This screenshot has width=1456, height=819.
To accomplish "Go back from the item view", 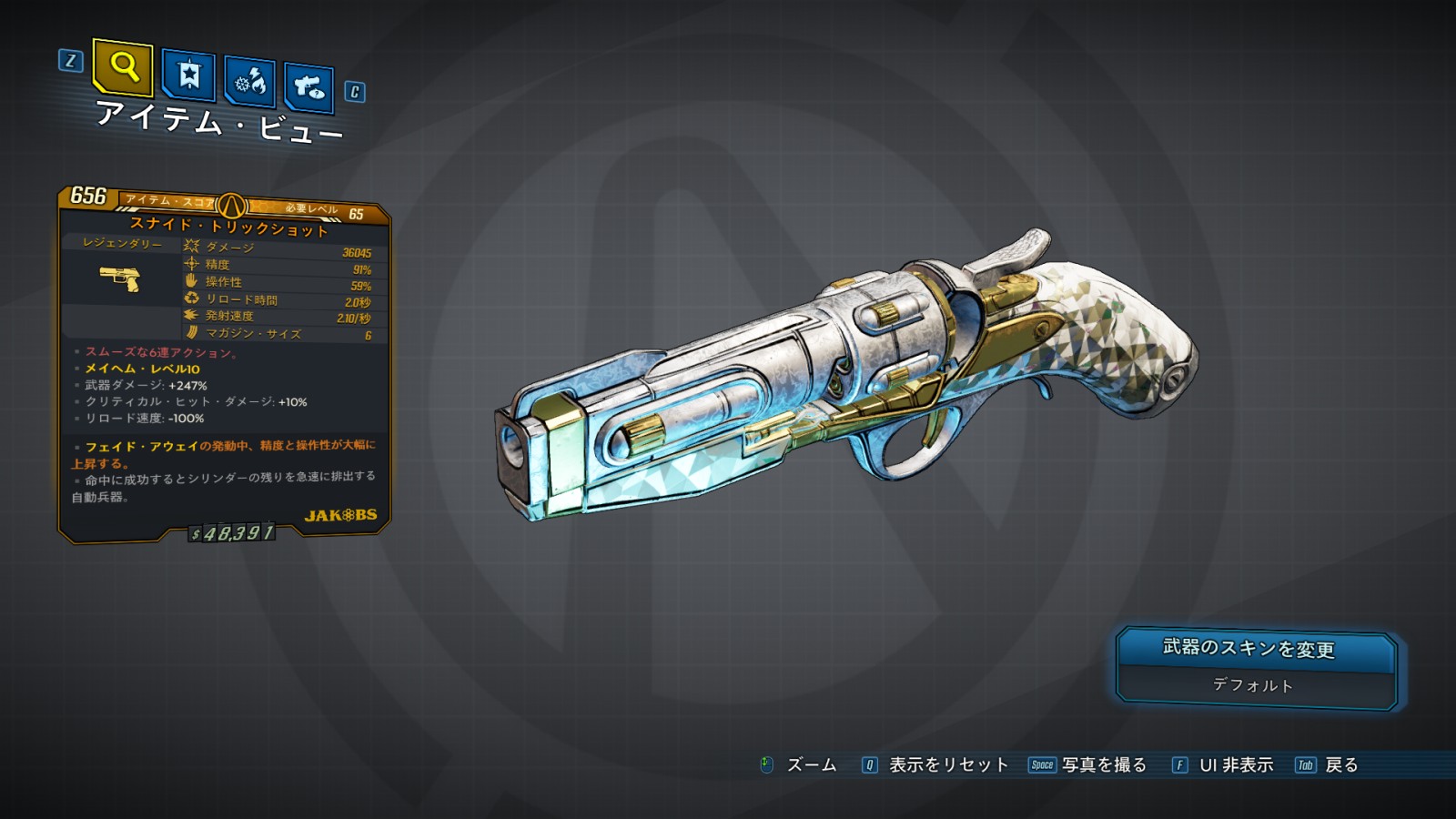I will pyautogui.click(x=1340, y=765).
